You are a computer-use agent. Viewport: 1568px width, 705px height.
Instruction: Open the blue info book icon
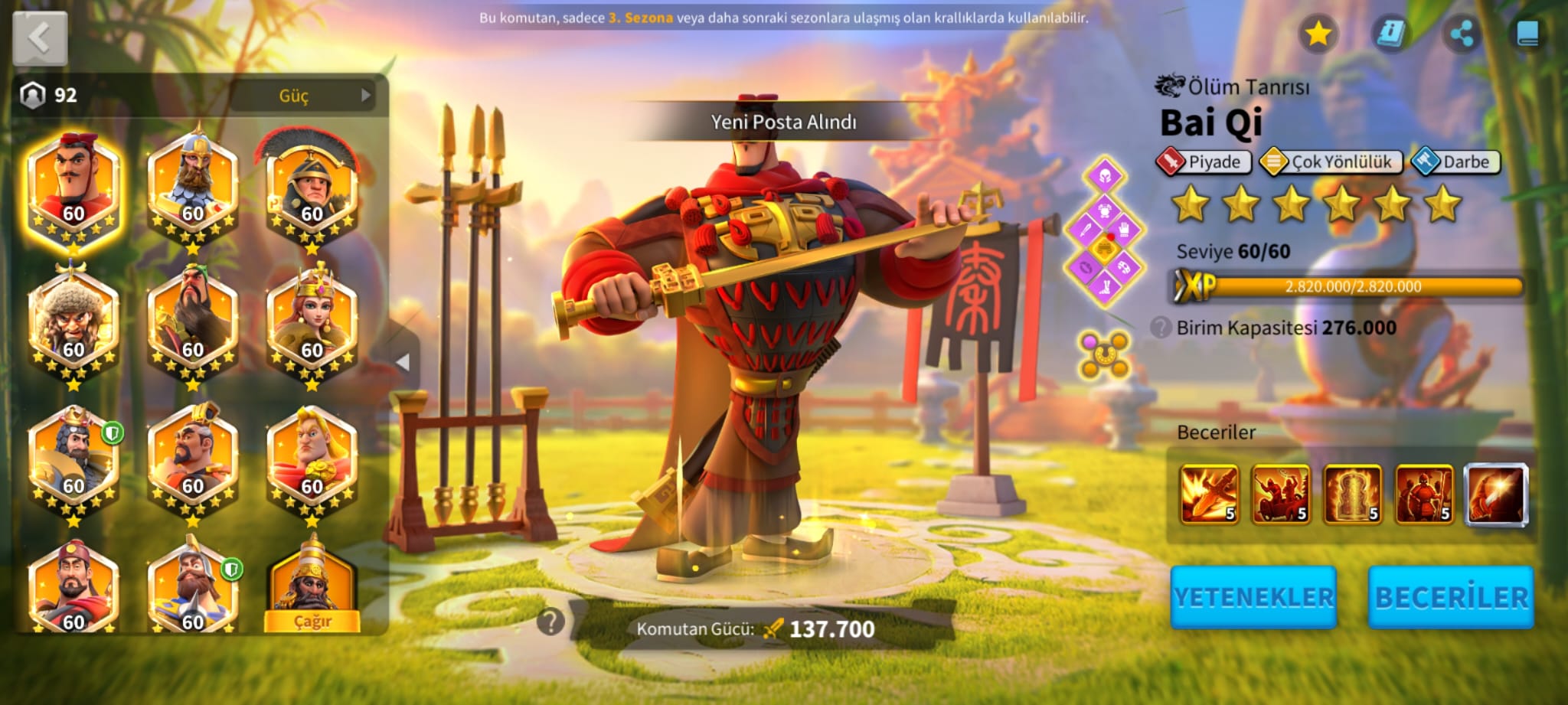1390,34
